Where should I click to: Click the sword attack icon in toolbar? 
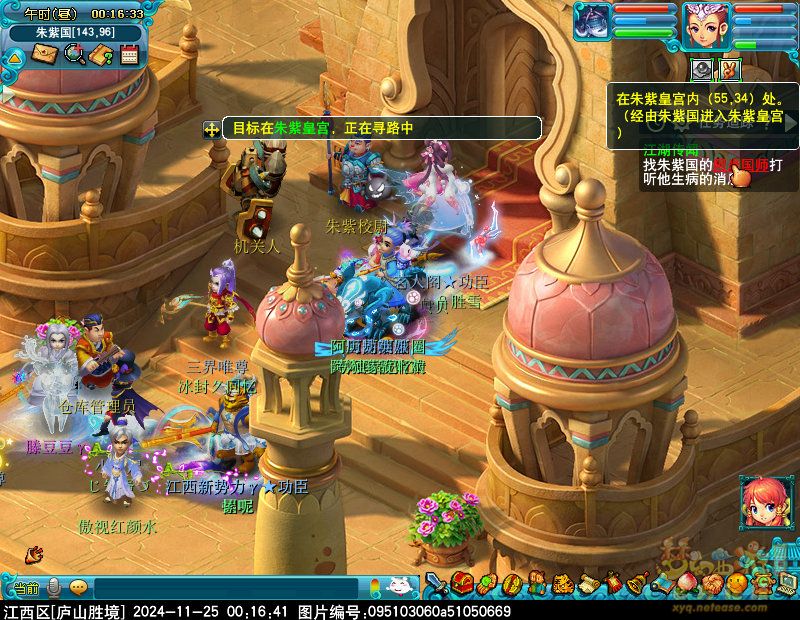tap(436, 582)
